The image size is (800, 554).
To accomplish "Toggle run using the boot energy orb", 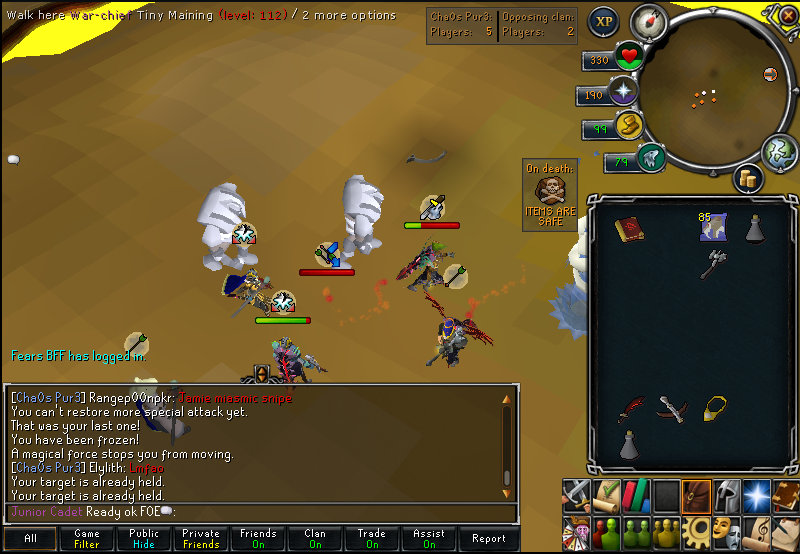I will coord(627,125).
